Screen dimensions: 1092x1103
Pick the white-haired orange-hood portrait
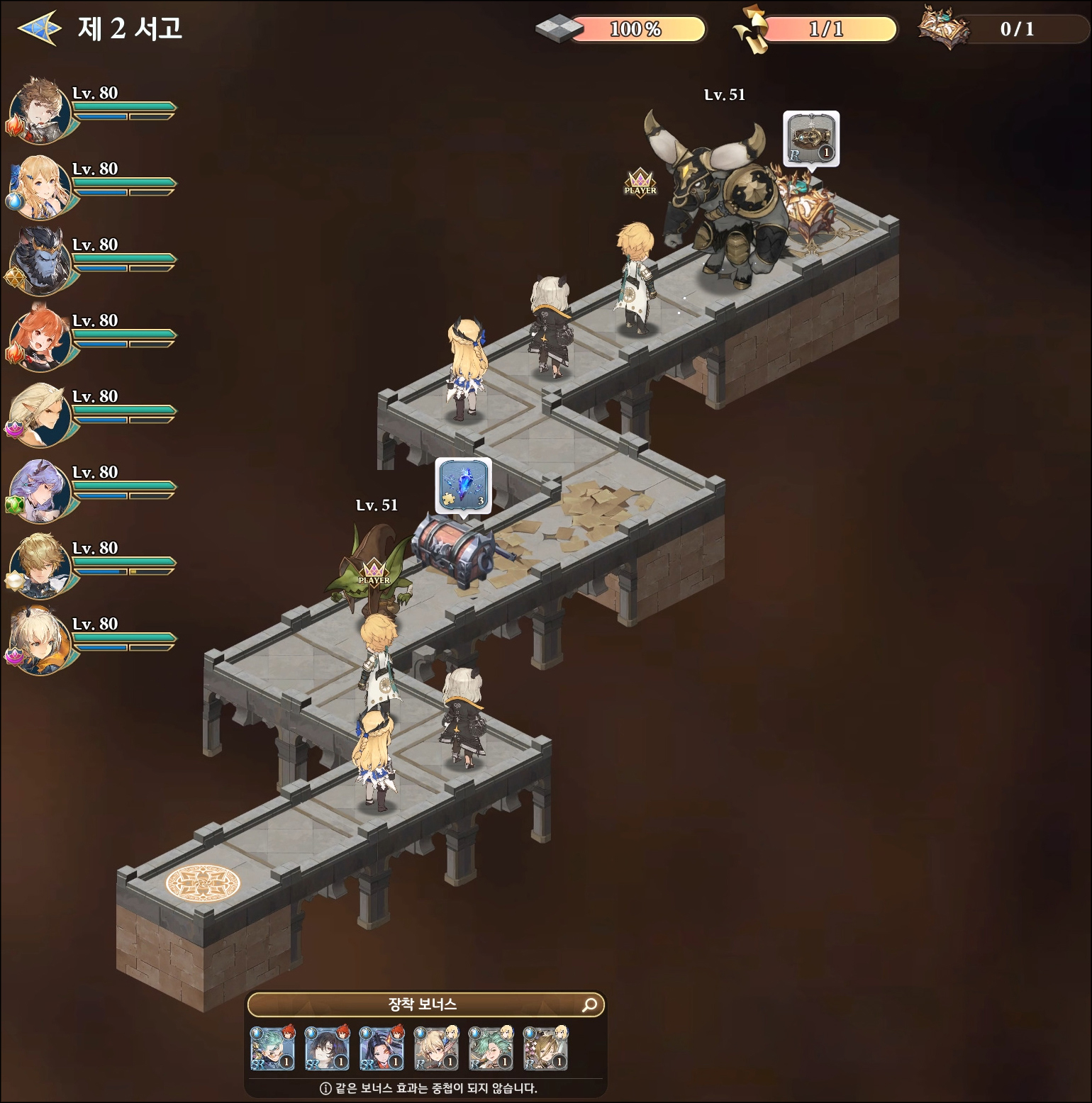point(41,642)
